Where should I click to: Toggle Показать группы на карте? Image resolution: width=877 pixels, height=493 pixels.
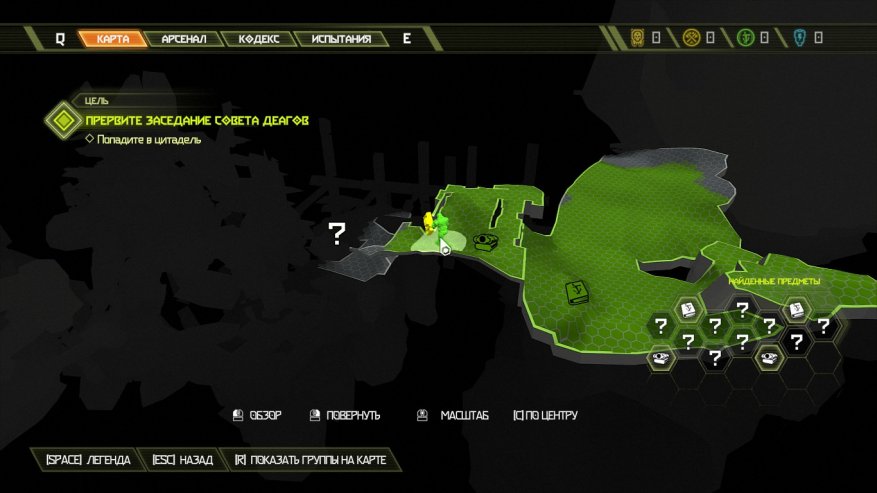[309, 460]
